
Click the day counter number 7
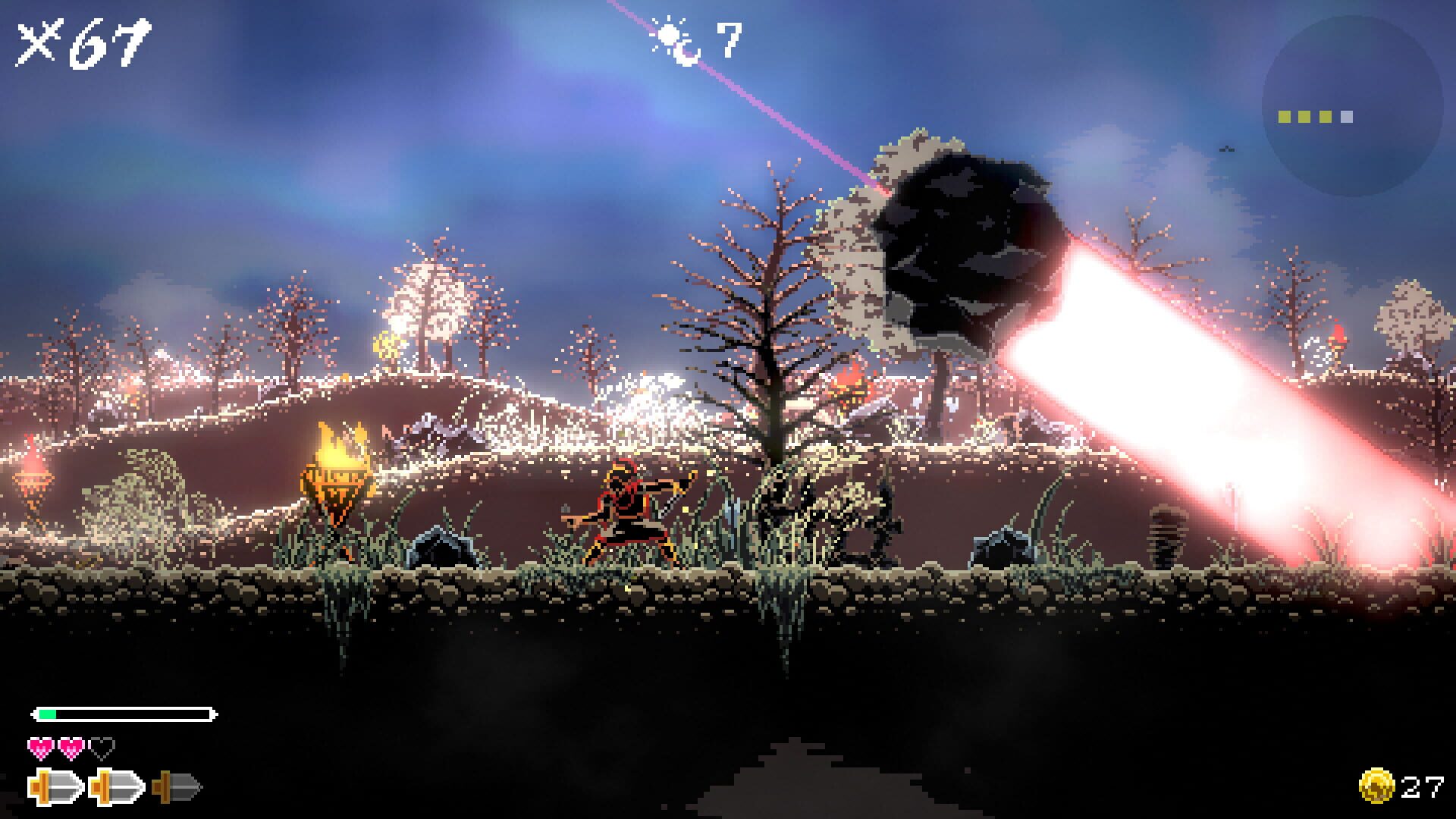(730, 38)
